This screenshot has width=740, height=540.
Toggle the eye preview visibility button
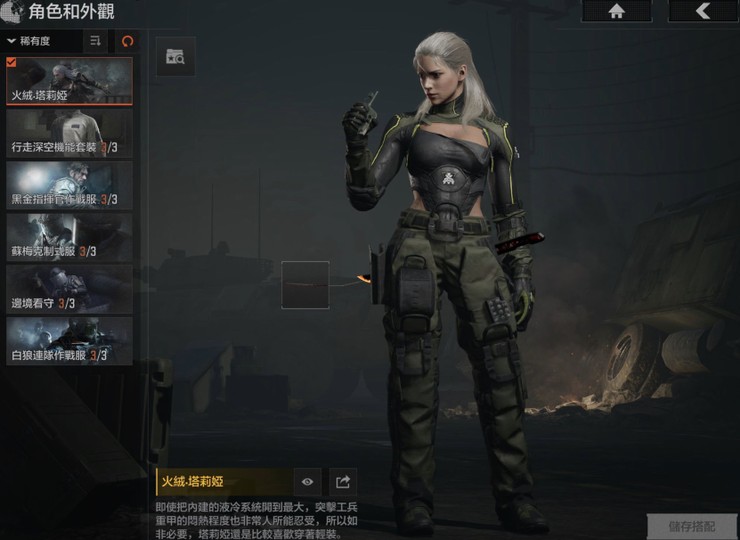(x=308, y=482)
